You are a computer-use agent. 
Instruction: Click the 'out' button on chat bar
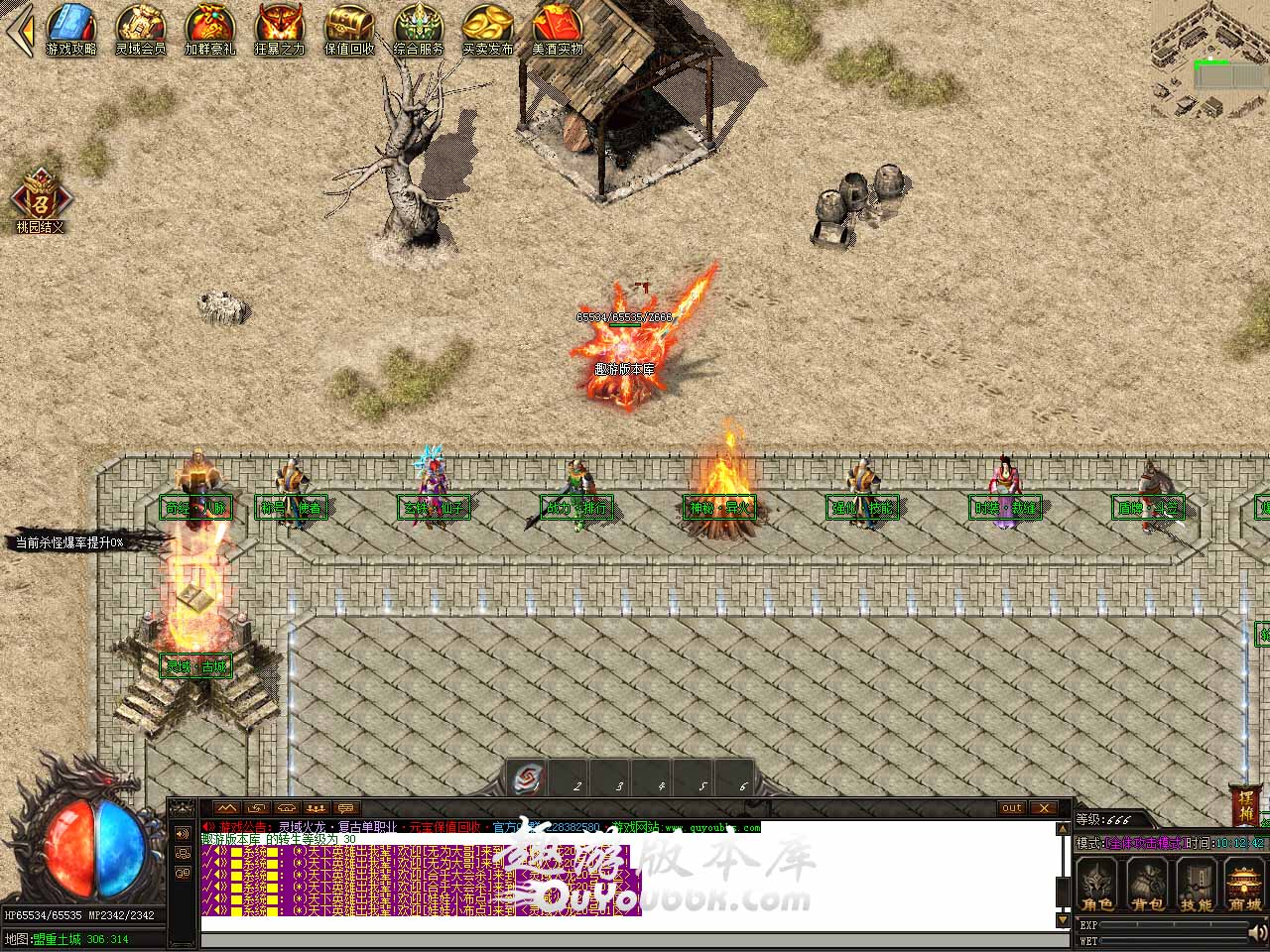click(1011, 808)
